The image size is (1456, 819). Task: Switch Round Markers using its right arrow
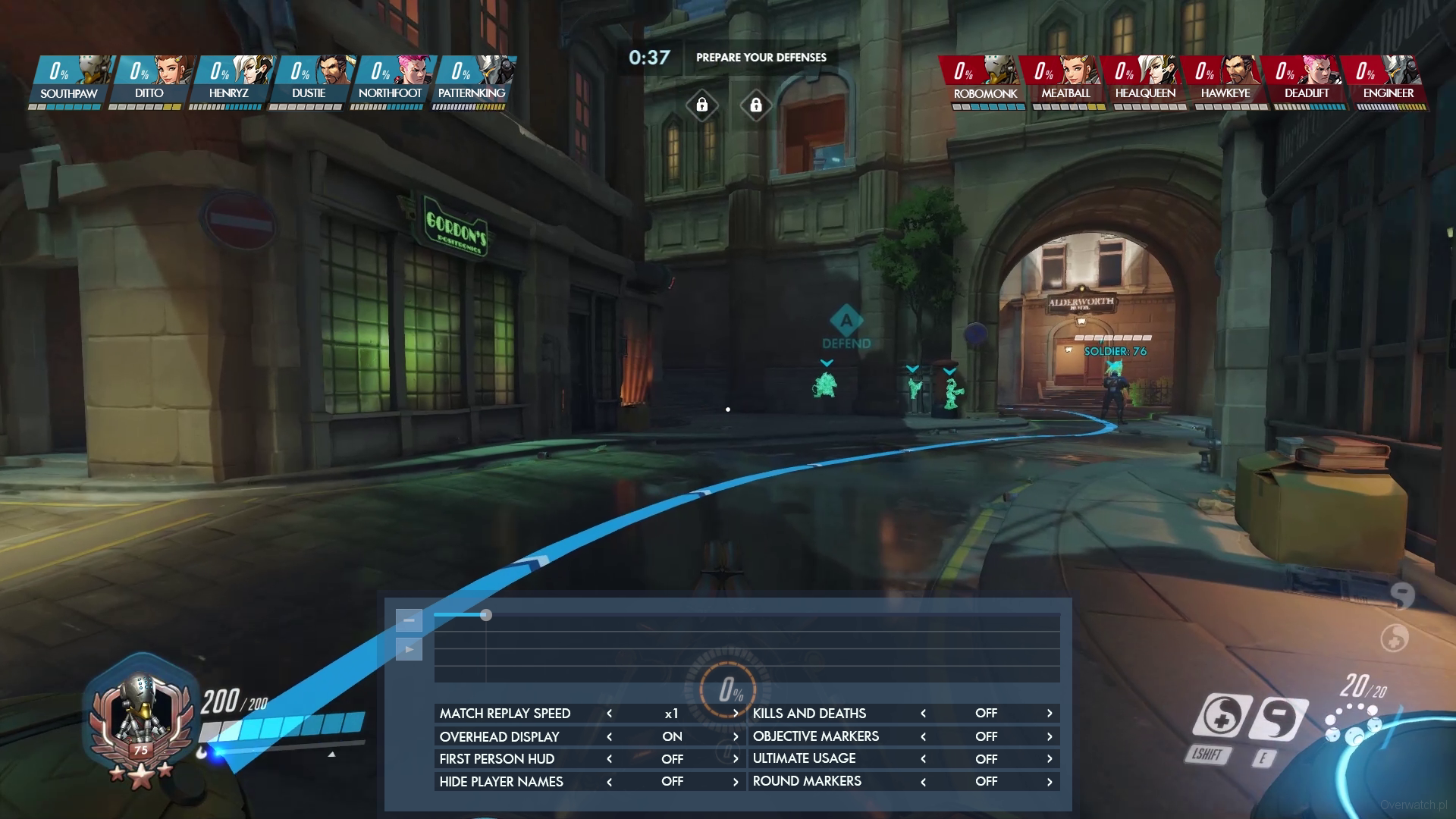point(1050,782)
